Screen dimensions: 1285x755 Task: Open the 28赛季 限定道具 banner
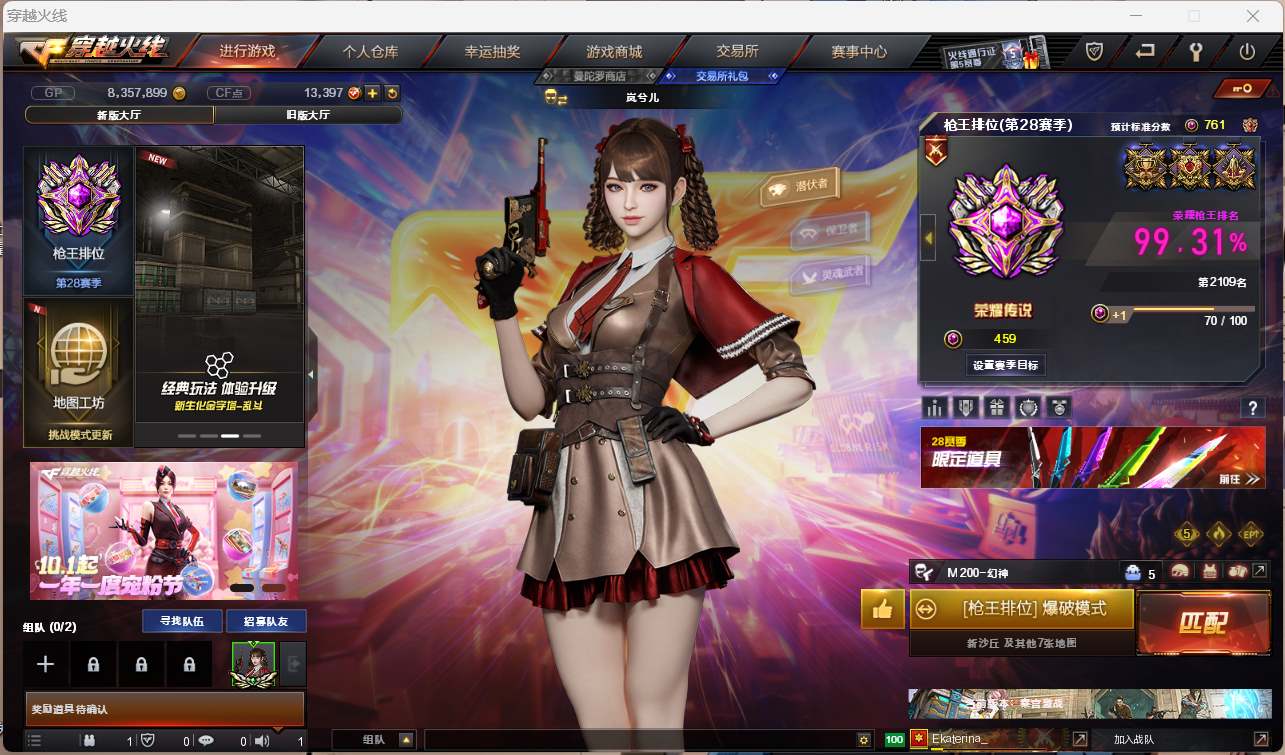[1092, 458]
